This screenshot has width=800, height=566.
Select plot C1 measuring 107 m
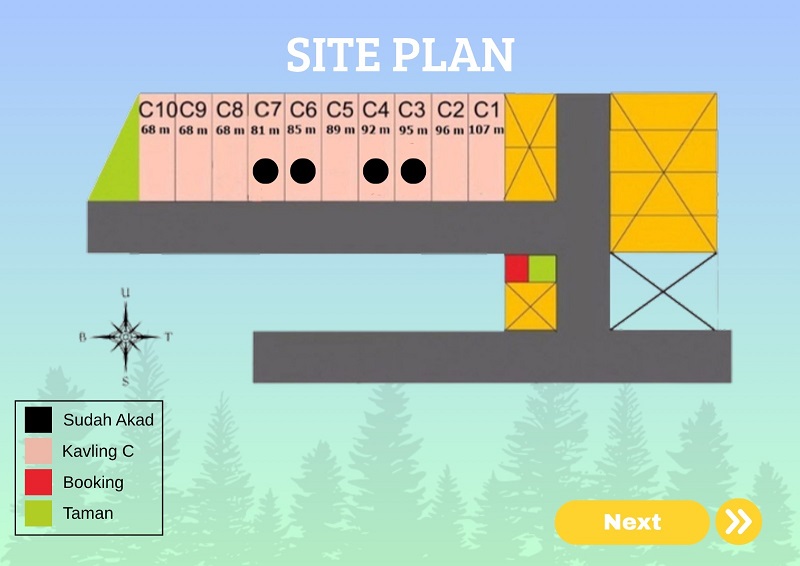487,148
